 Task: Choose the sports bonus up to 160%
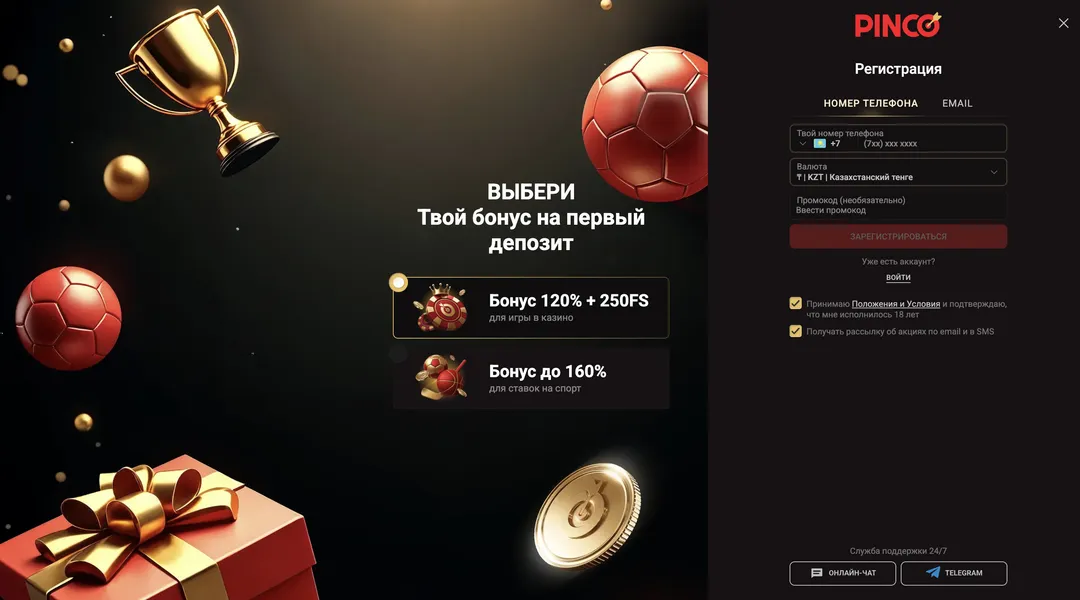point(530,378)
